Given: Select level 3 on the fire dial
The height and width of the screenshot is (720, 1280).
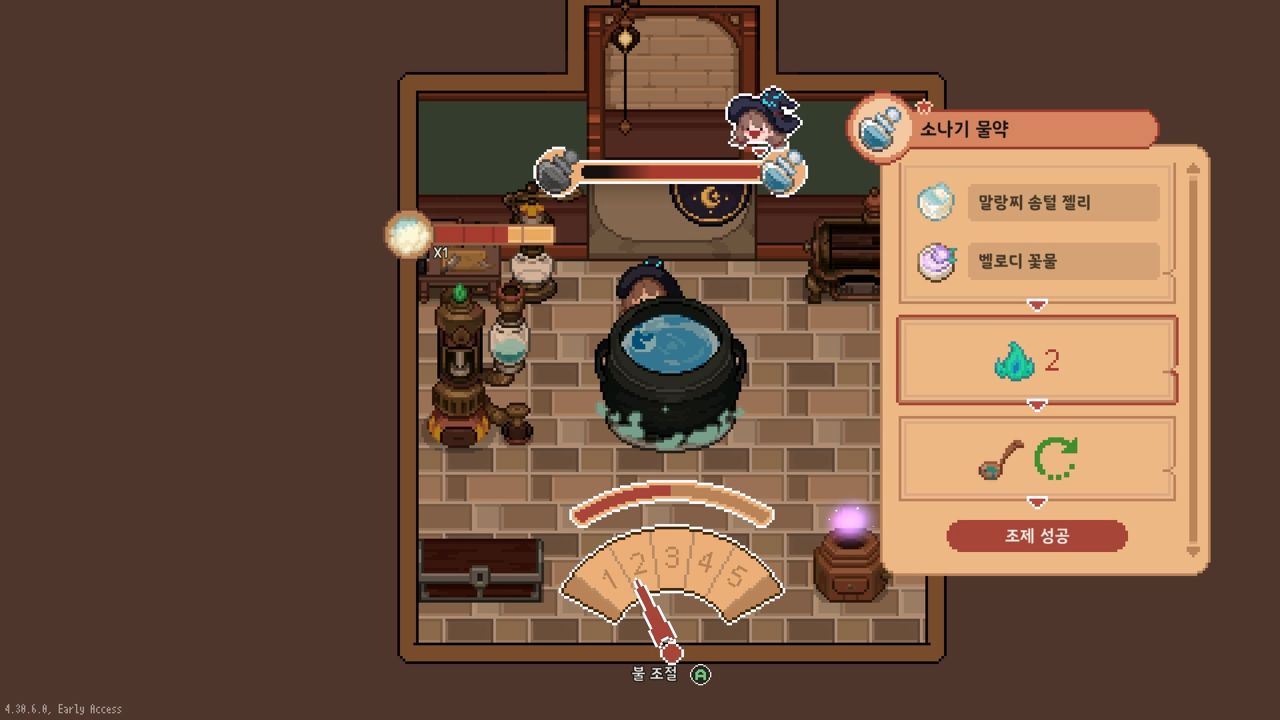Looking at the screenshot, I should click(672, 558).
